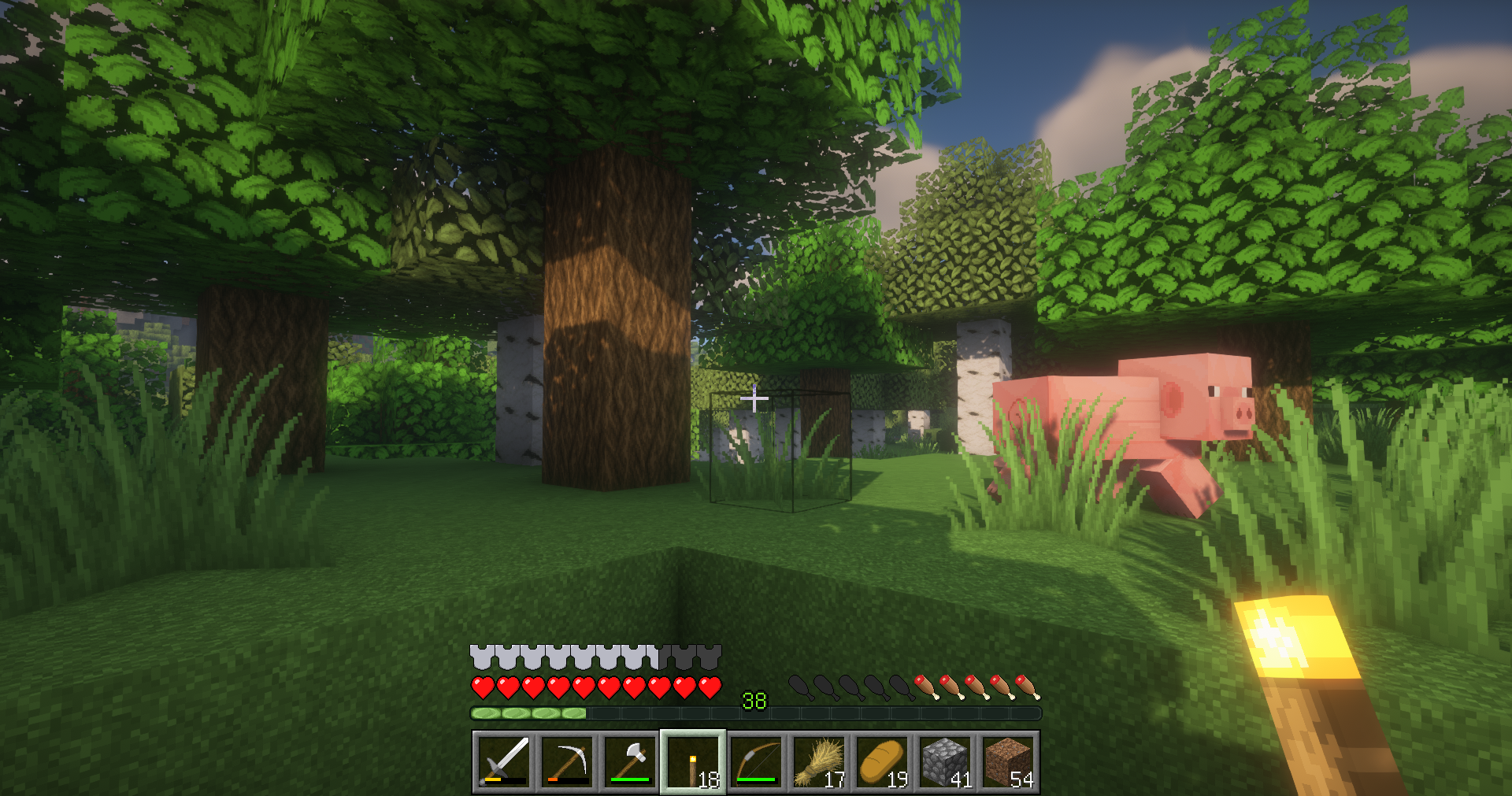The image size is (1512, 796).
Task: Select the bow in the hotbar
Action: click(x=757, y=763)
